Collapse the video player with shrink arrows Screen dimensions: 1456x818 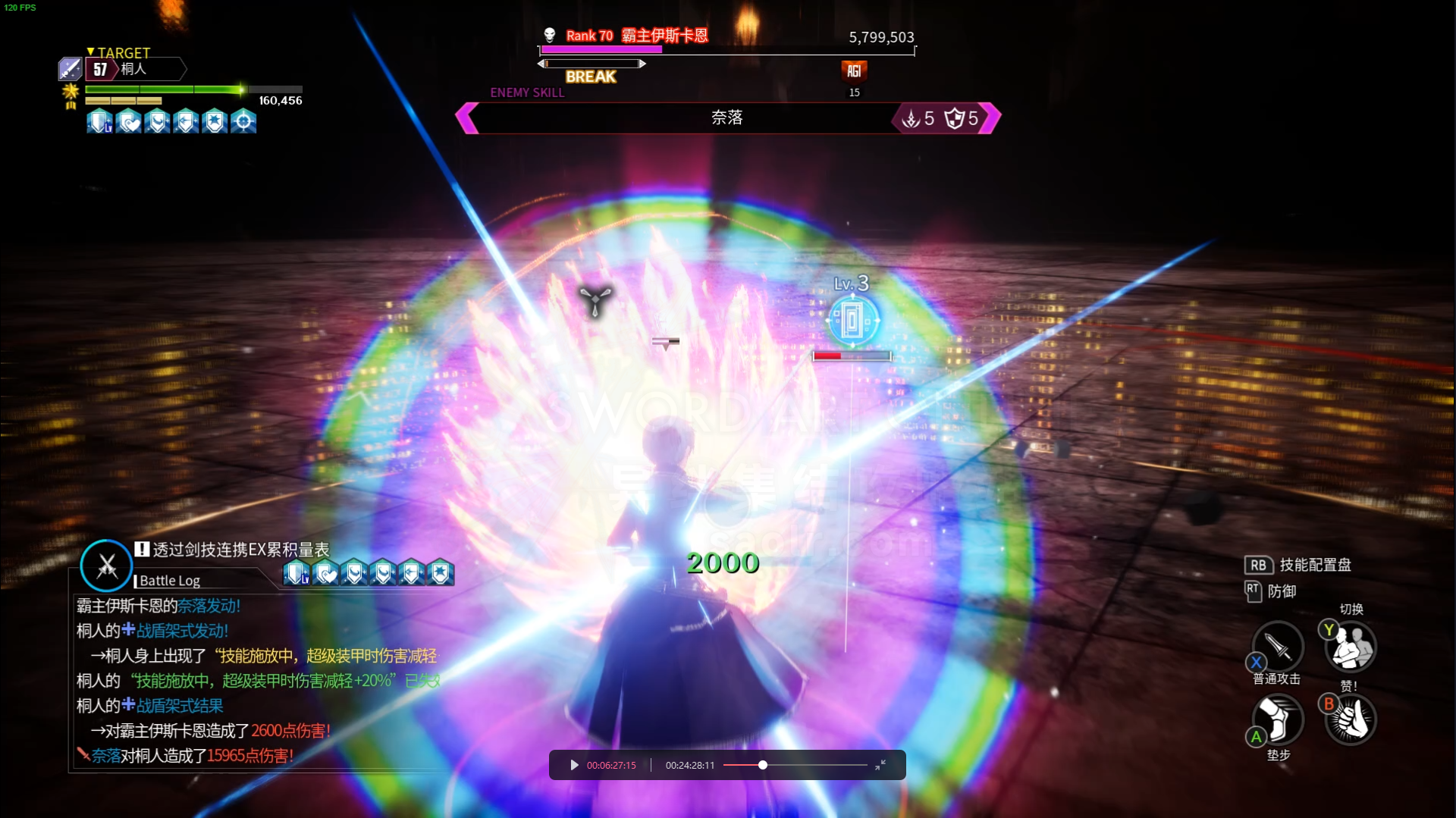880,765
